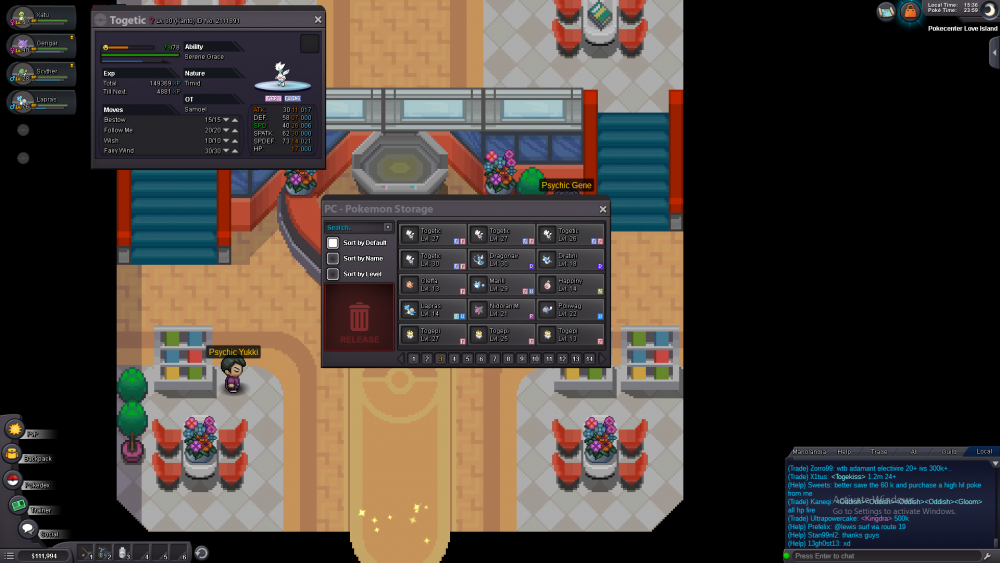Open chat settings wrench icon
Screen dimensions: 1000x563
pyautogui.click(x=987, y=555)
